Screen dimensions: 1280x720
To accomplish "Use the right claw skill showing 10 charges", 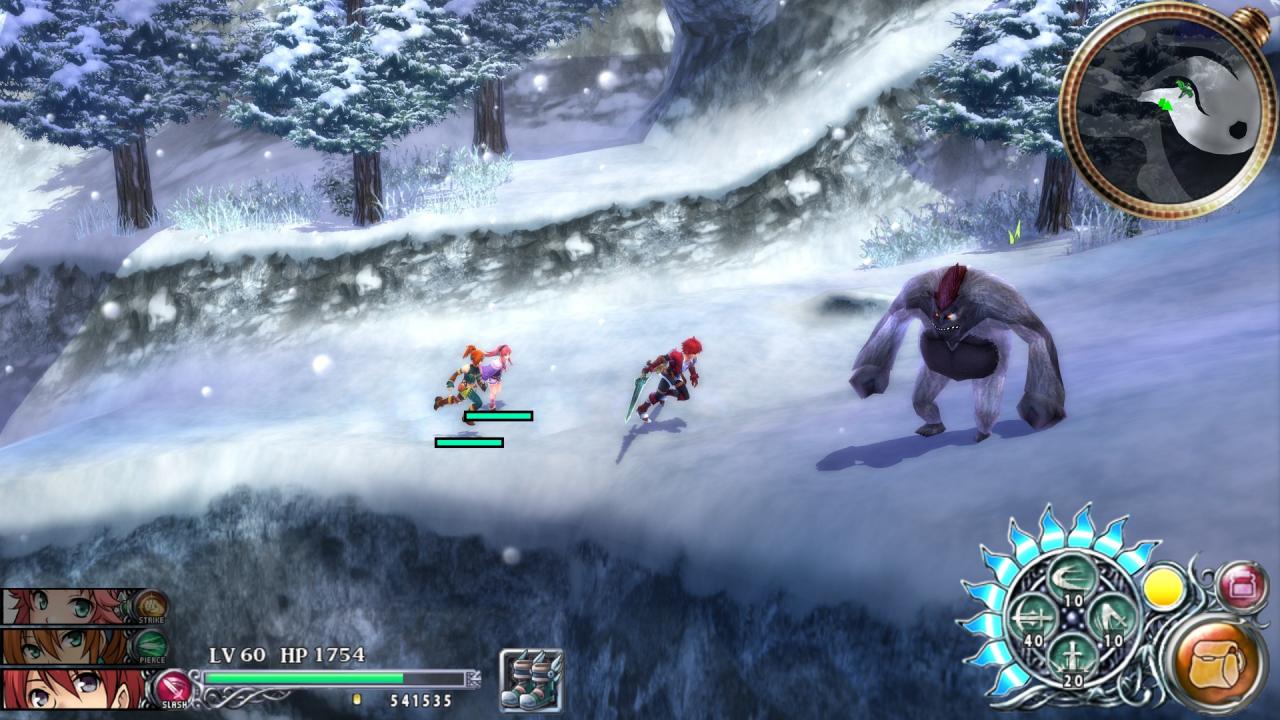I will tap(1114, 616).
